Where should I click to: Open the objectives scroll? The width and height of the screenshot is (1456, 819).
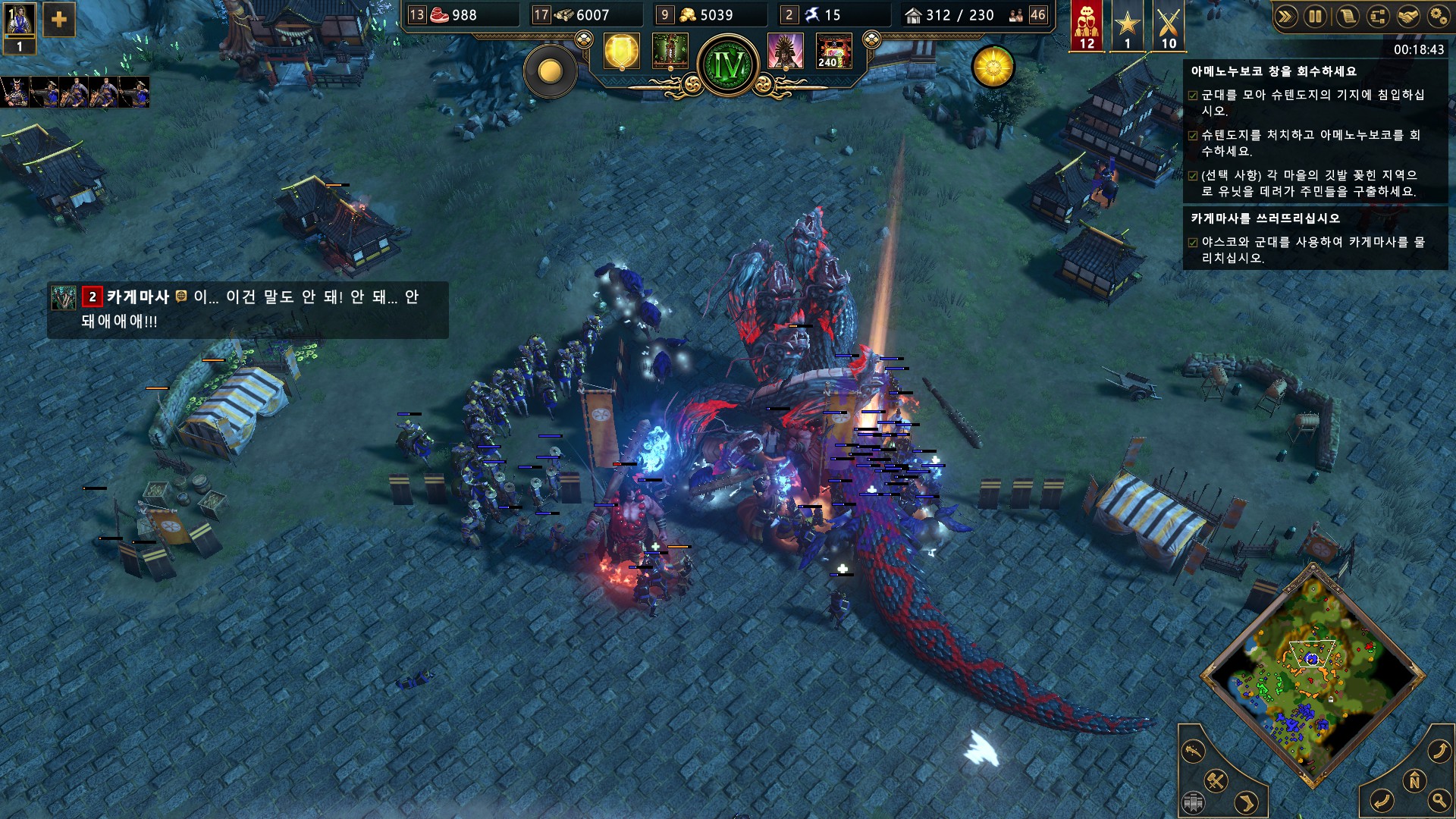pyautogui.click(x=1347, y=17)
